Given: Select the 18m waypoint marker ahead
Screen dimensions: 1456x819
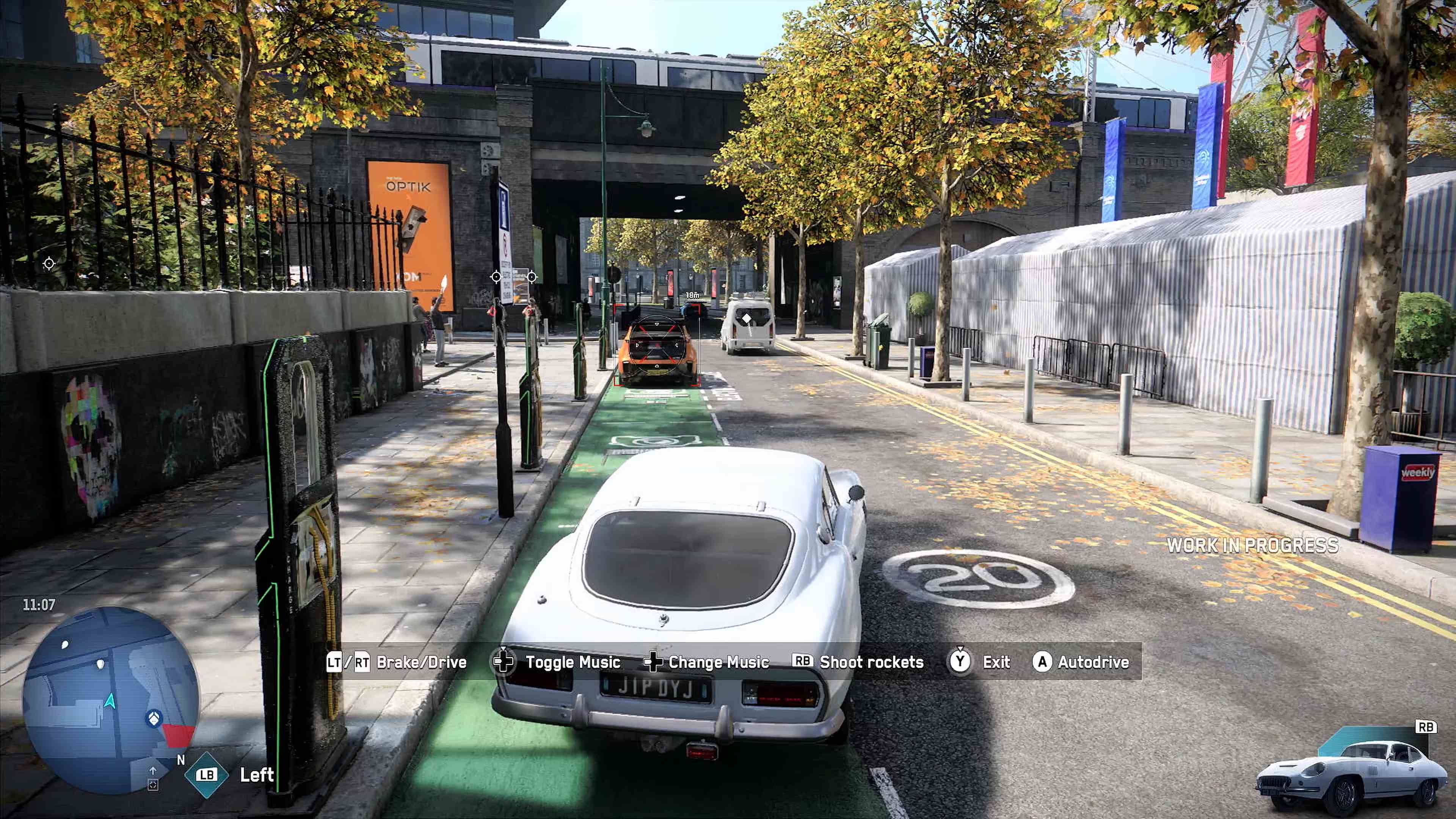Looking at the screenshot, I should point(692,296).
